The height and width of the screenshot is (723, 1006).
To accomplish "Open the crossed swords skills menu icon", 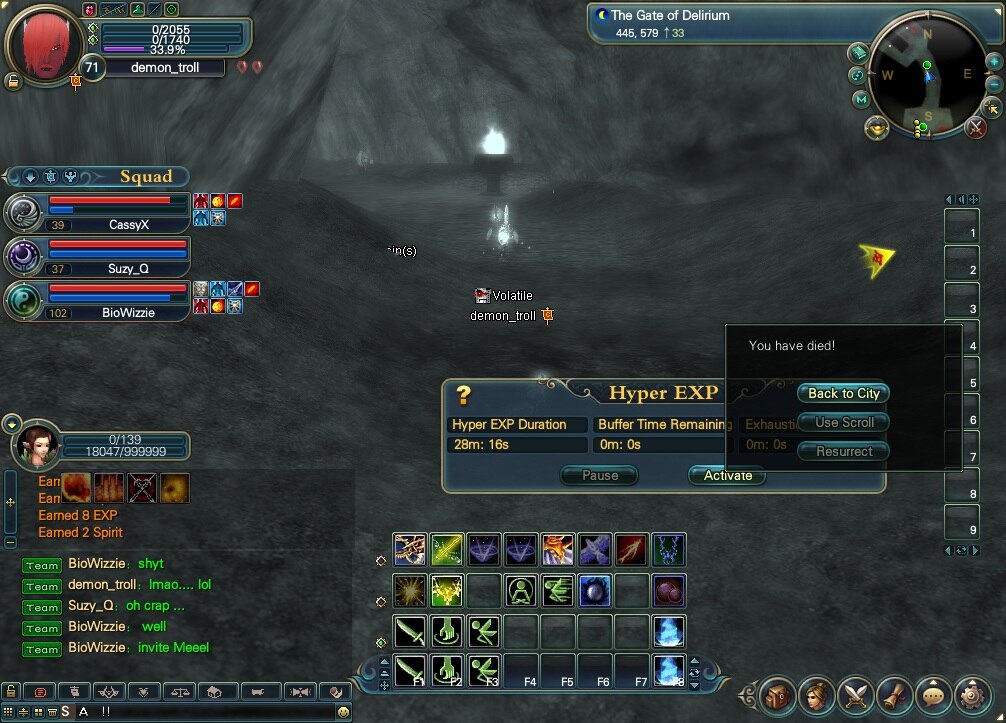I will pyautogui.click(x=856, y=694).
